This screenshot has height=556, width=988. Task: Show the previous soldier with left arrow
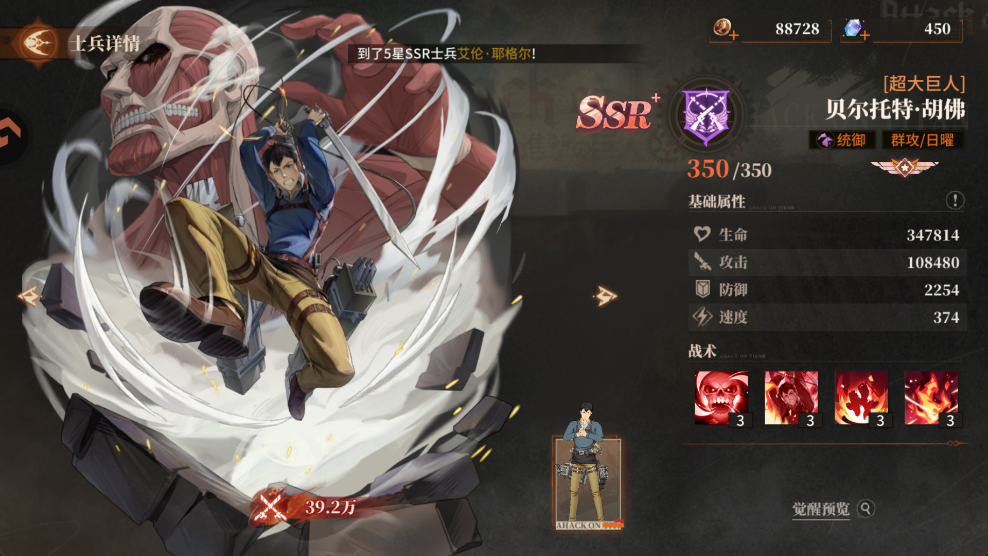pos(28,296)
